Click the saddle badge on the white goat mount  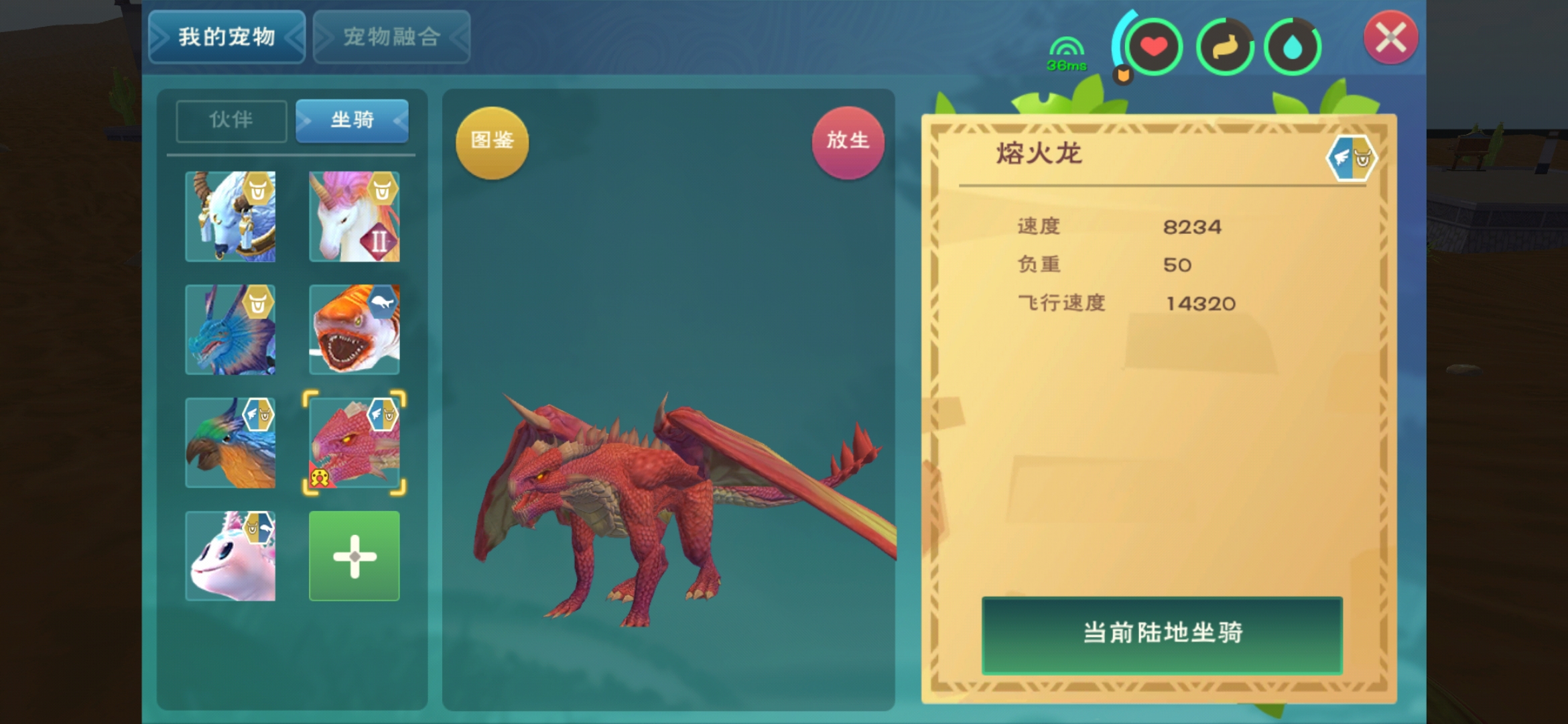(259, 190)
